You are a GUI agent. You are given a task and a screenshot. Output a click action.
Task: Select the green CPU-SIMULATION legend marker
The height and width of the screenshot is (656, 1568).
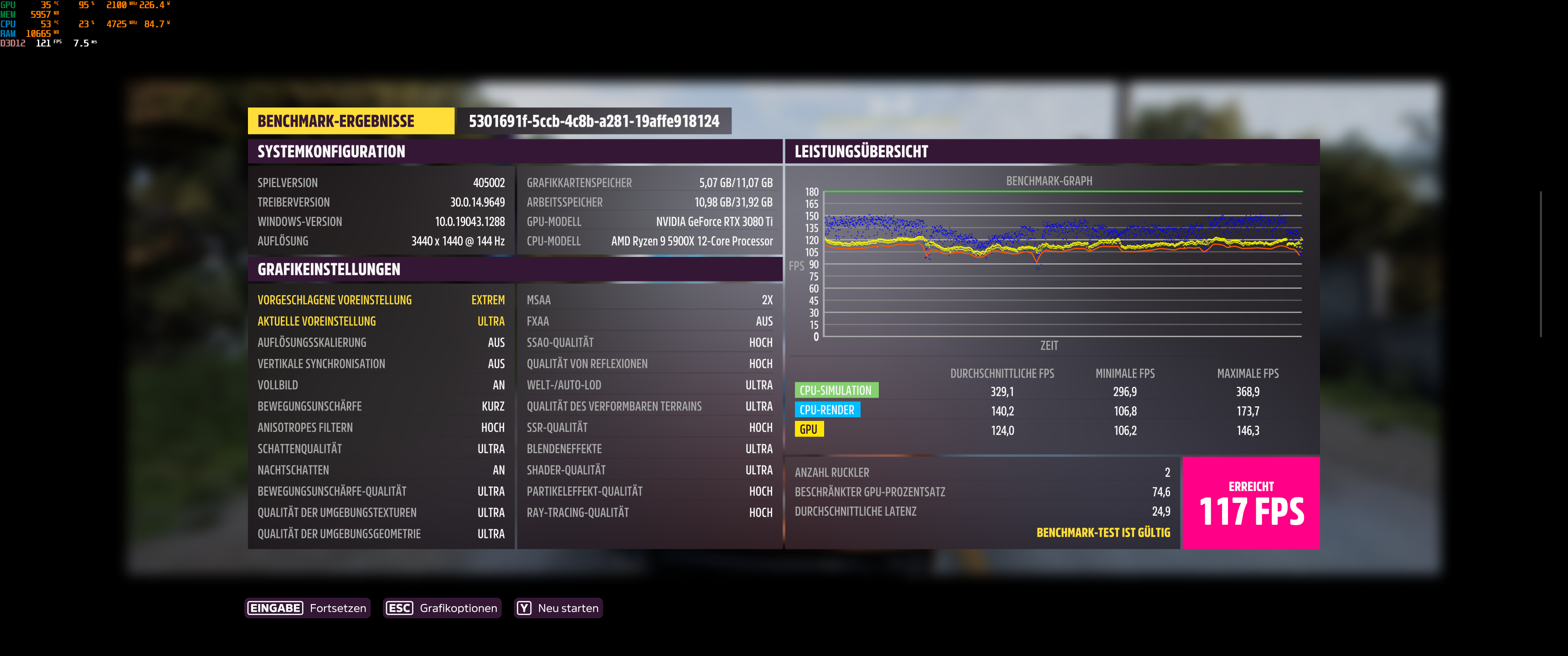[838, 390]
